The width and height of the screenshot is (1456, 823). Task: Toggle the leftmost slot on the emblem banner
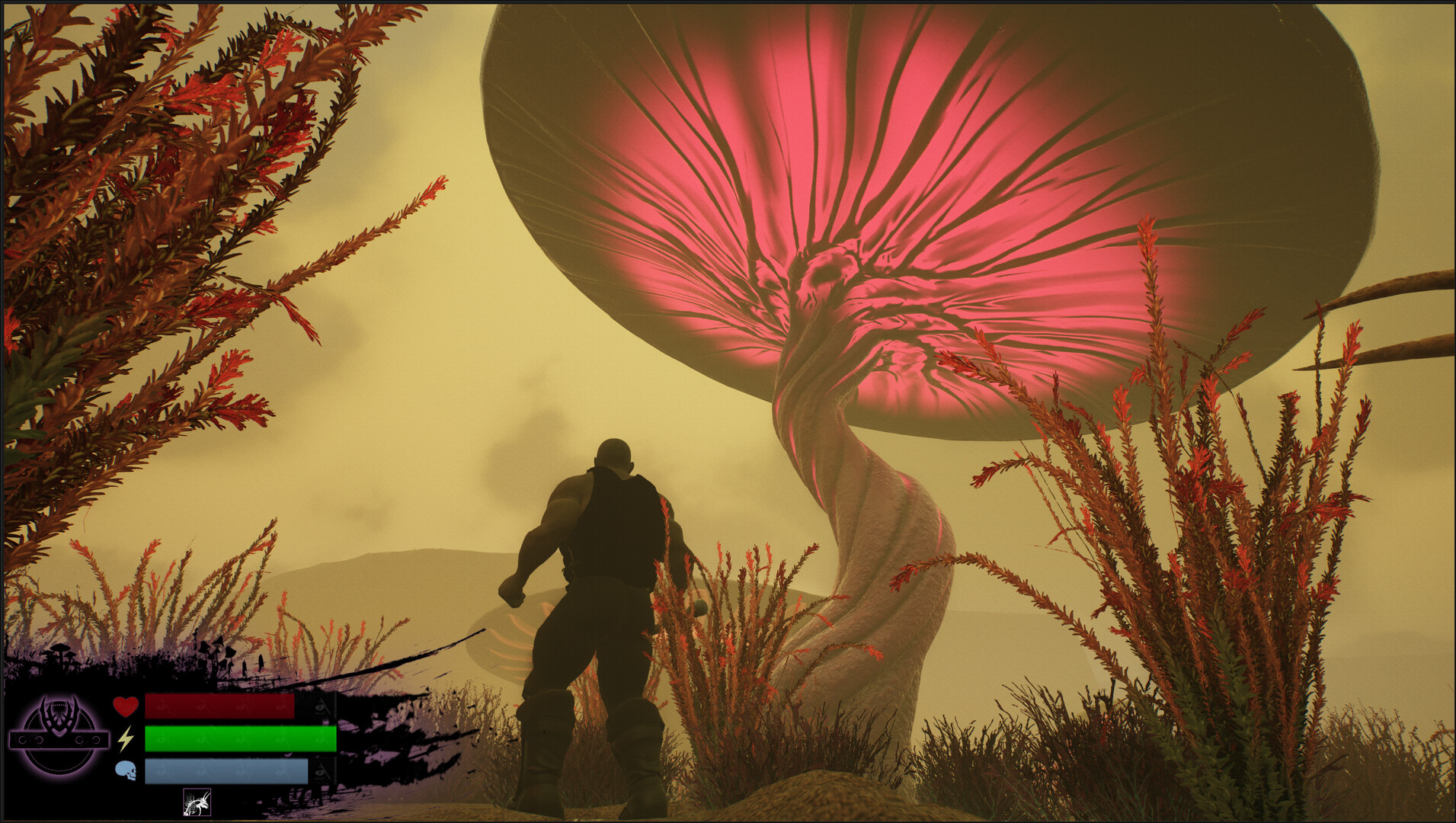click(x=22, y=738)
